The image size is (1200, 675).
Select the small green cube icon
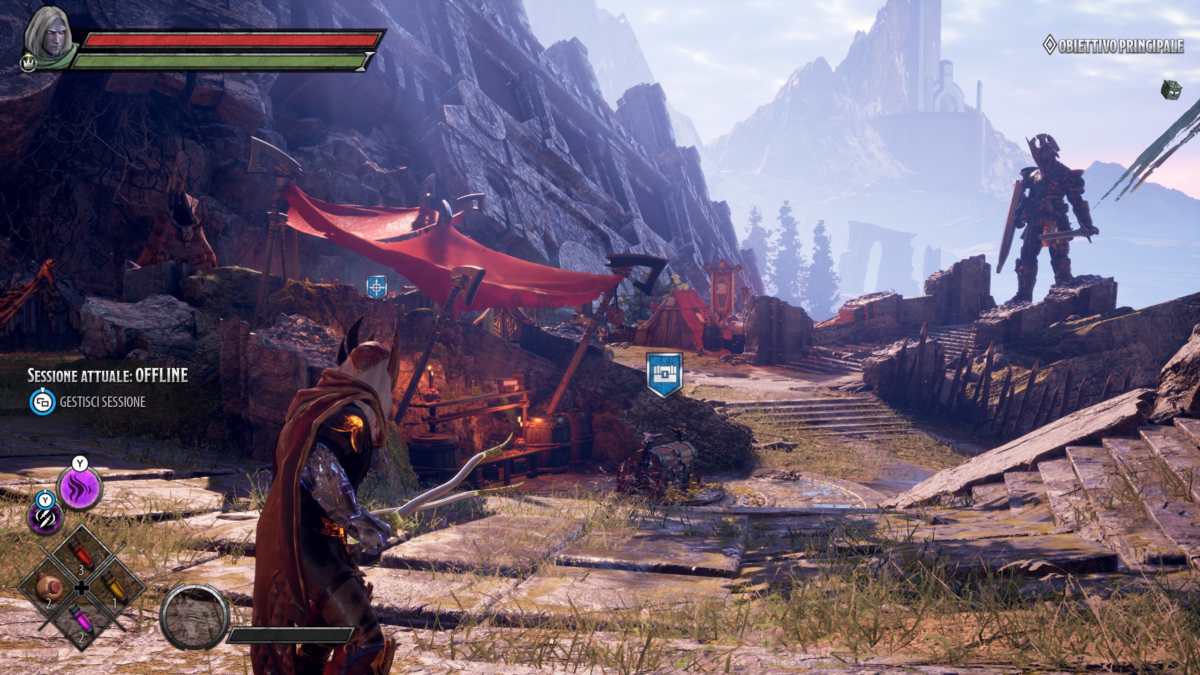pos(1170,89)
